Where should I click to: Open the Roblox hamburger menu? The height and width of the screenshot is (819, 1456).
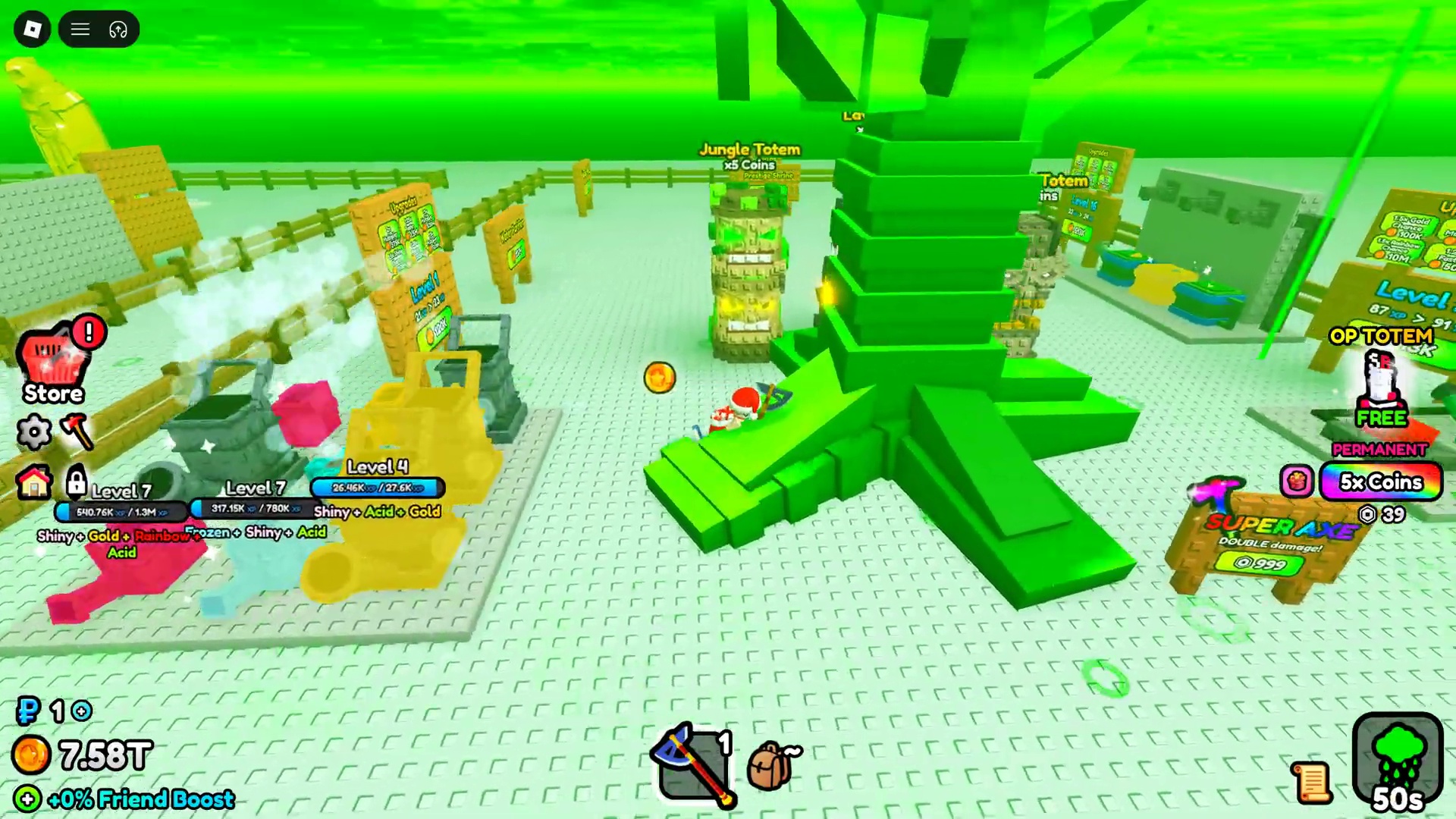click(x=80, y=29)
